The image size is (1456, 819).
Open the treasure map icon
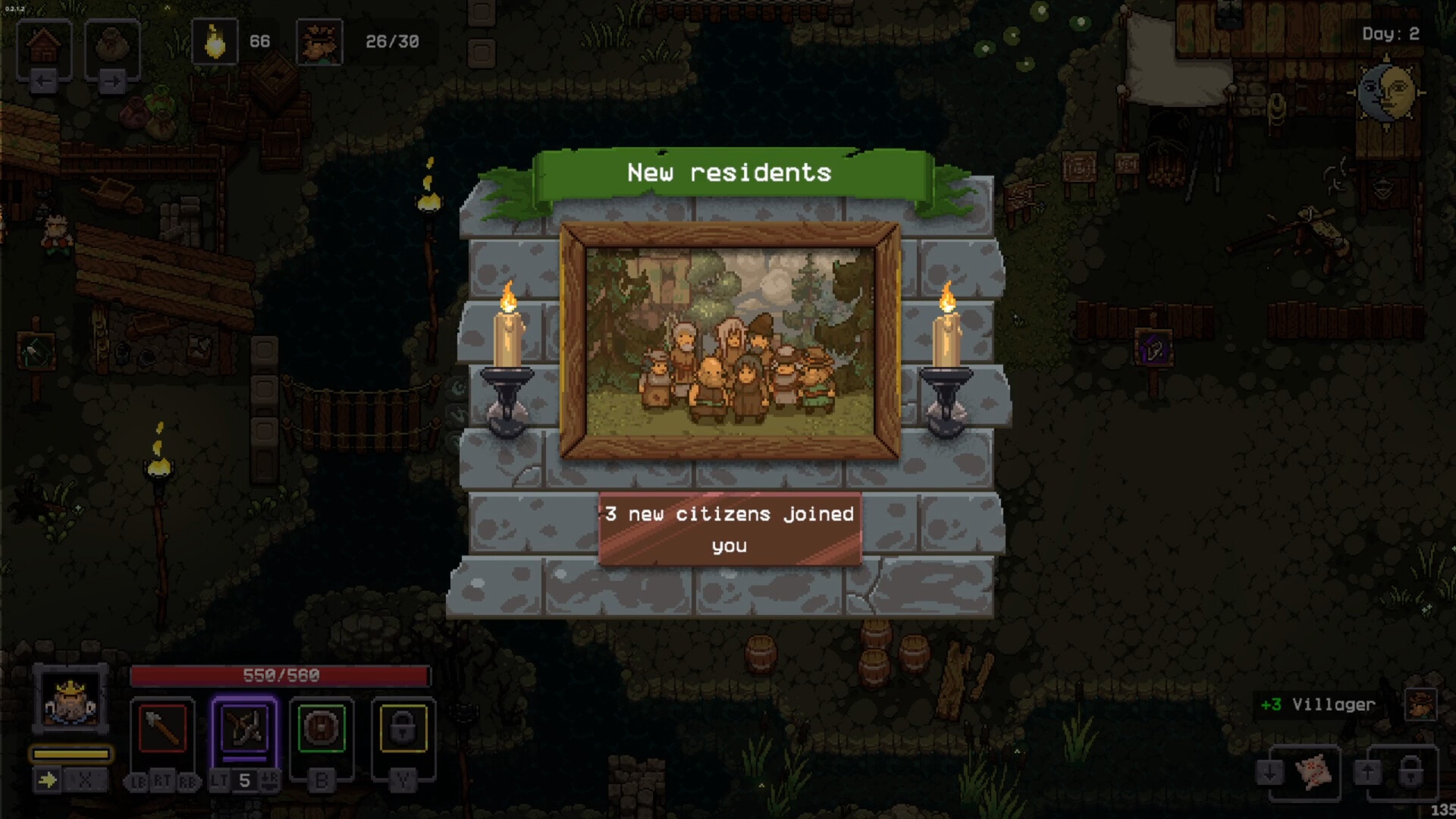tap(1313, 772)
